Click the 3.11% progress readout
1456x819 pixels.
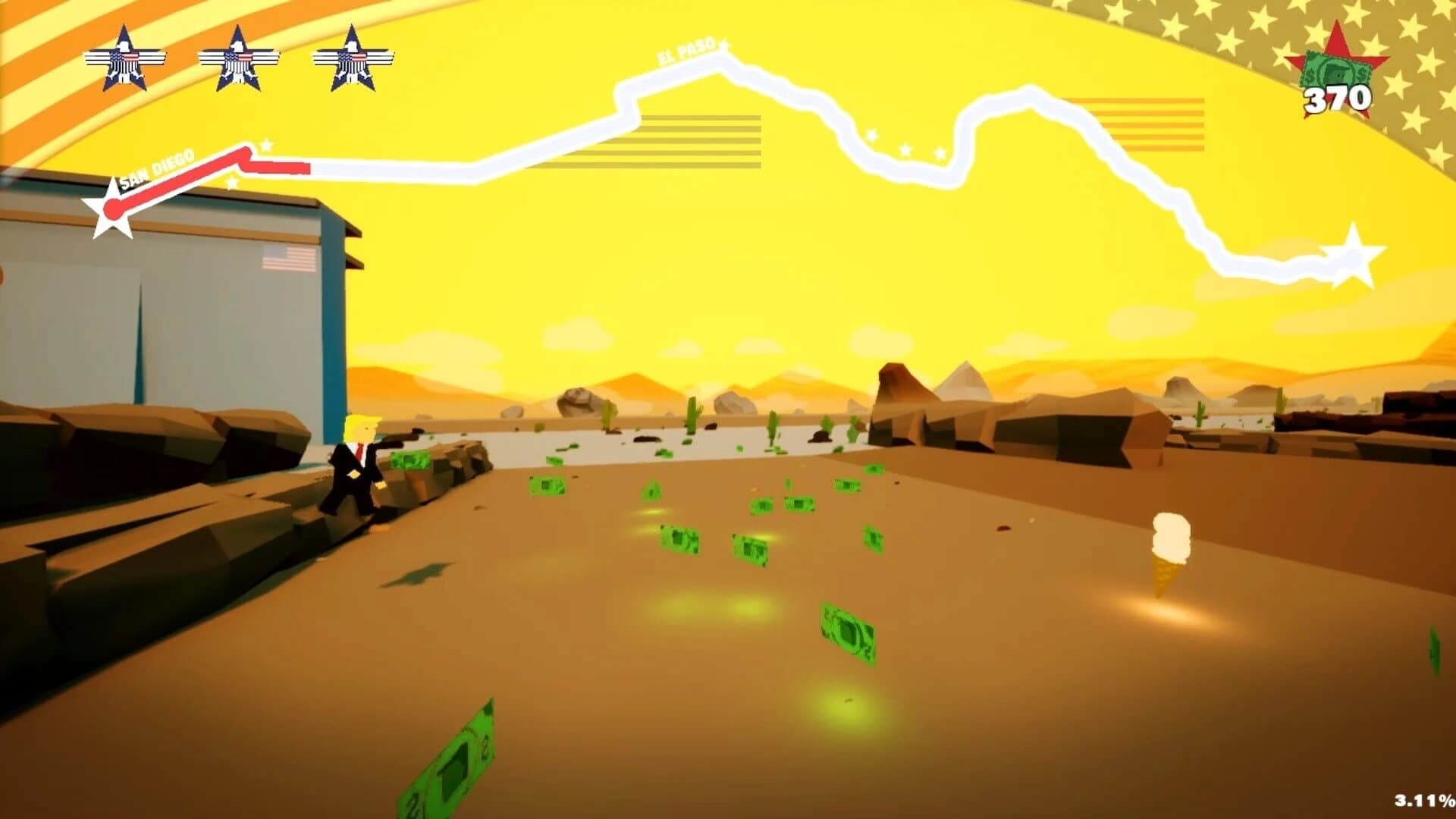[1423, 799]
